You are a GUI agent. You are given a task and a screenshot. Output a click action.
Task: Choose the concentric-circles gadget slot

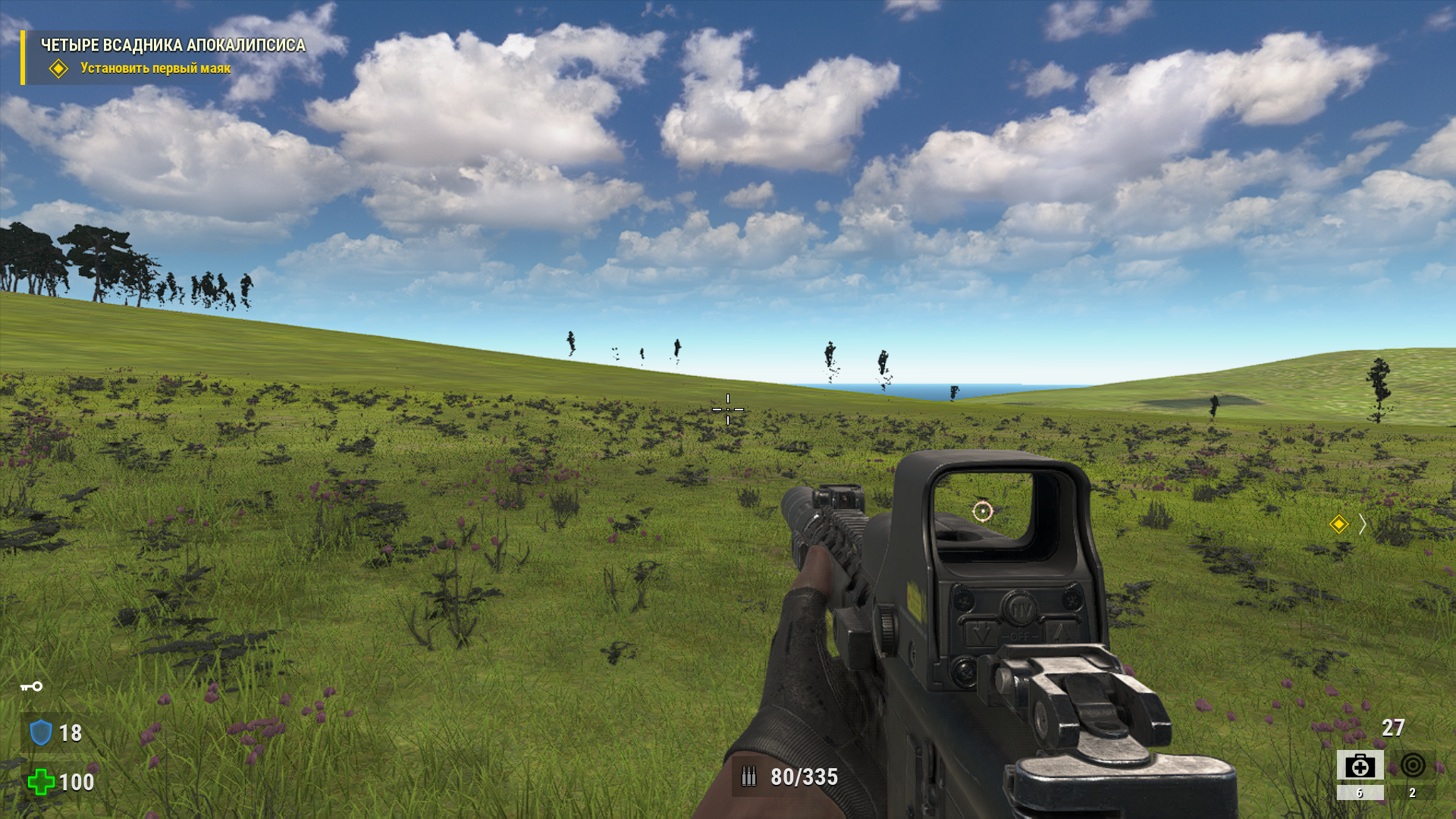(1412, 766)
